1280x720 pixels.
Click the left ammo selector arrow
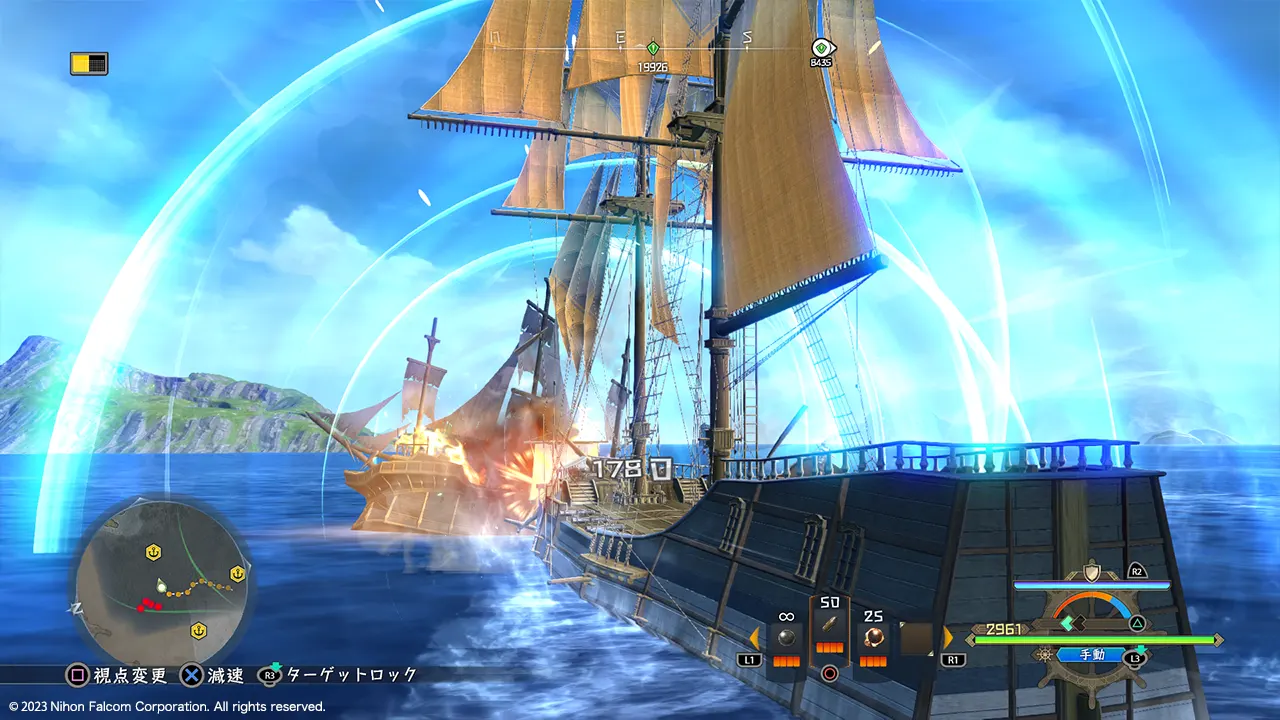(x=754, y=637)
